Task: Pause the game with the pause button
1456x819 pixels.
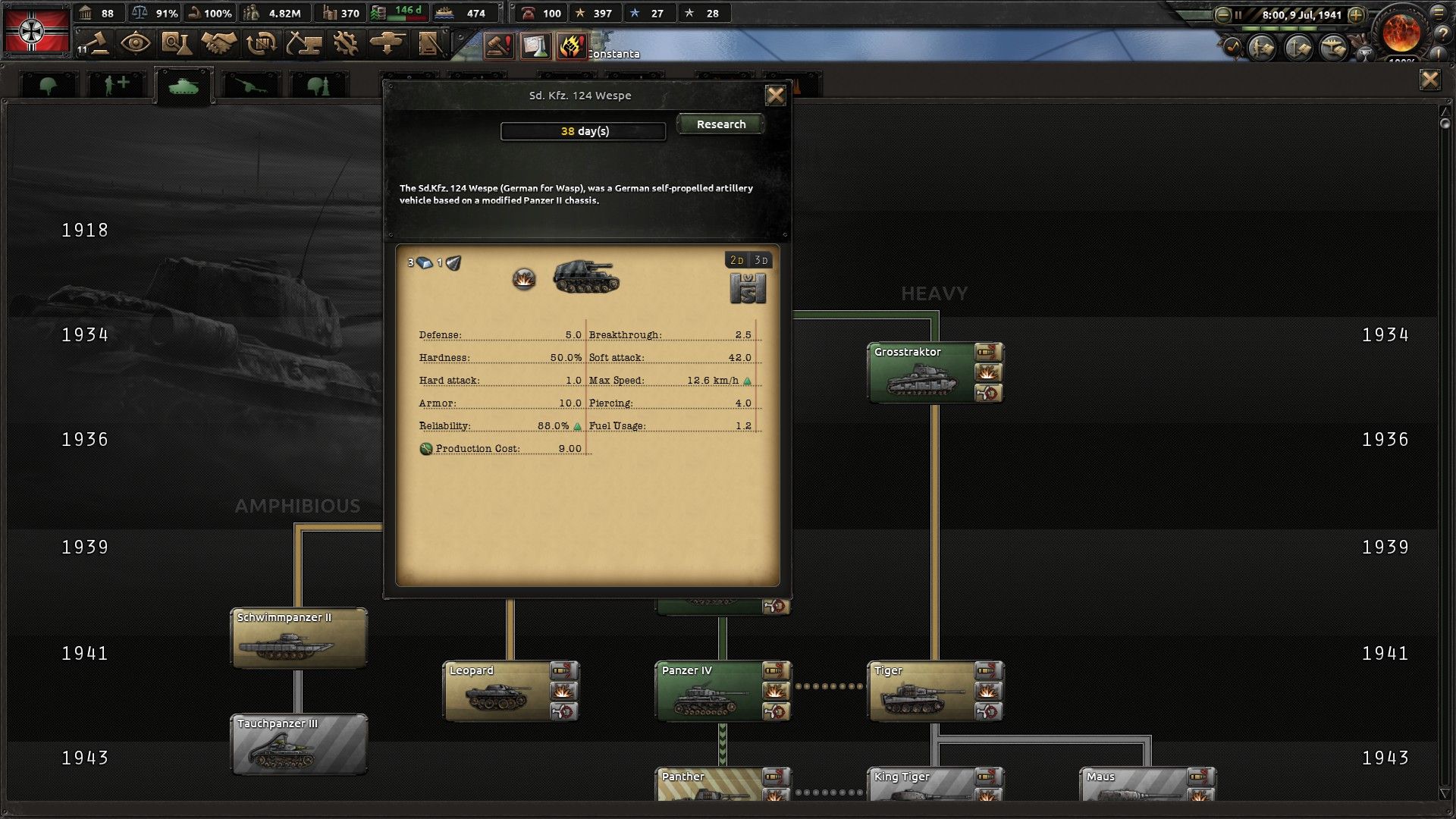Action: pyautogui.click(x=1238, y=14)
